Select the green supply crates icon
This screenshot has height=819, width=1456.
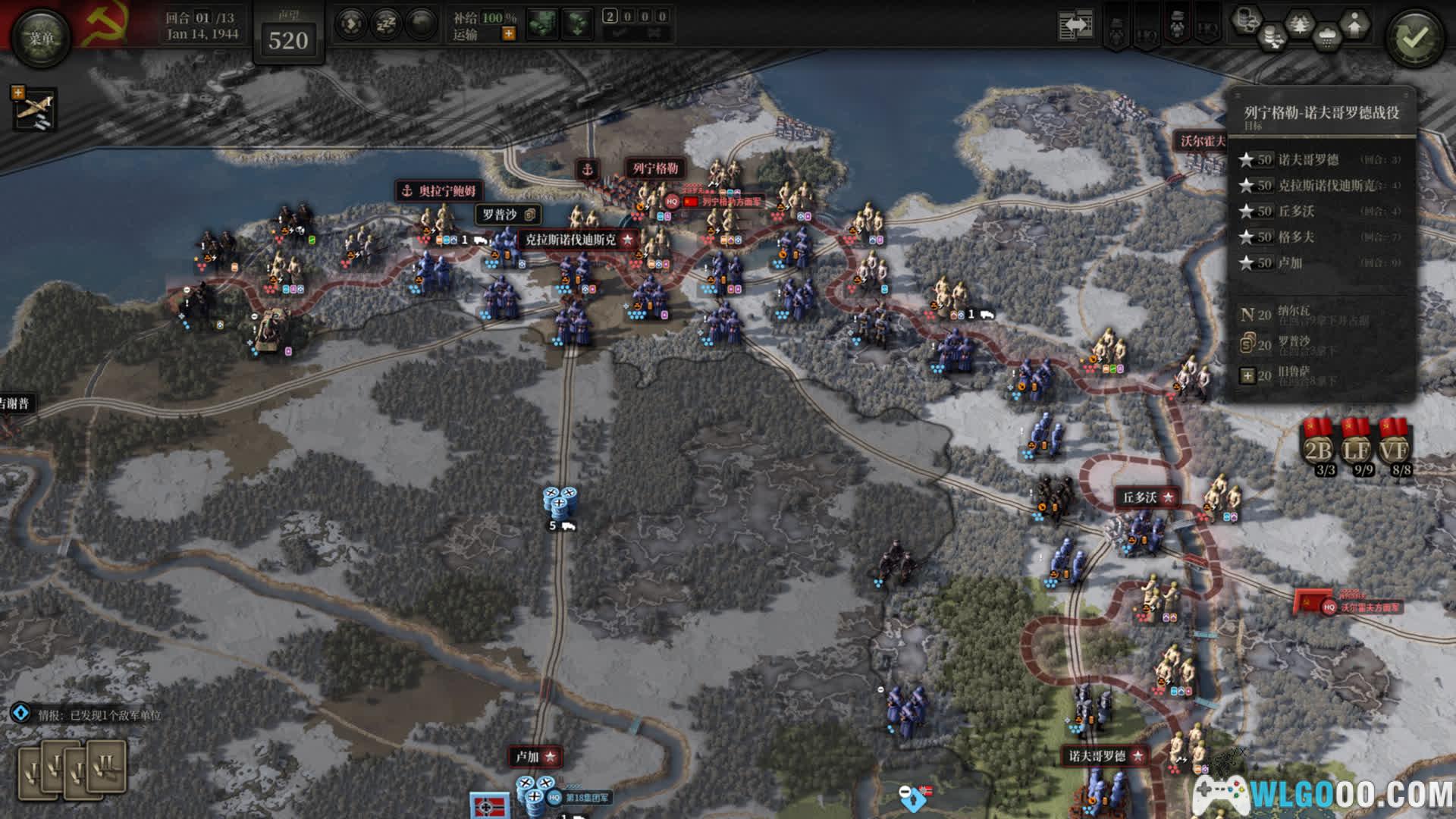pyautogui.click(x=543, y=25)
